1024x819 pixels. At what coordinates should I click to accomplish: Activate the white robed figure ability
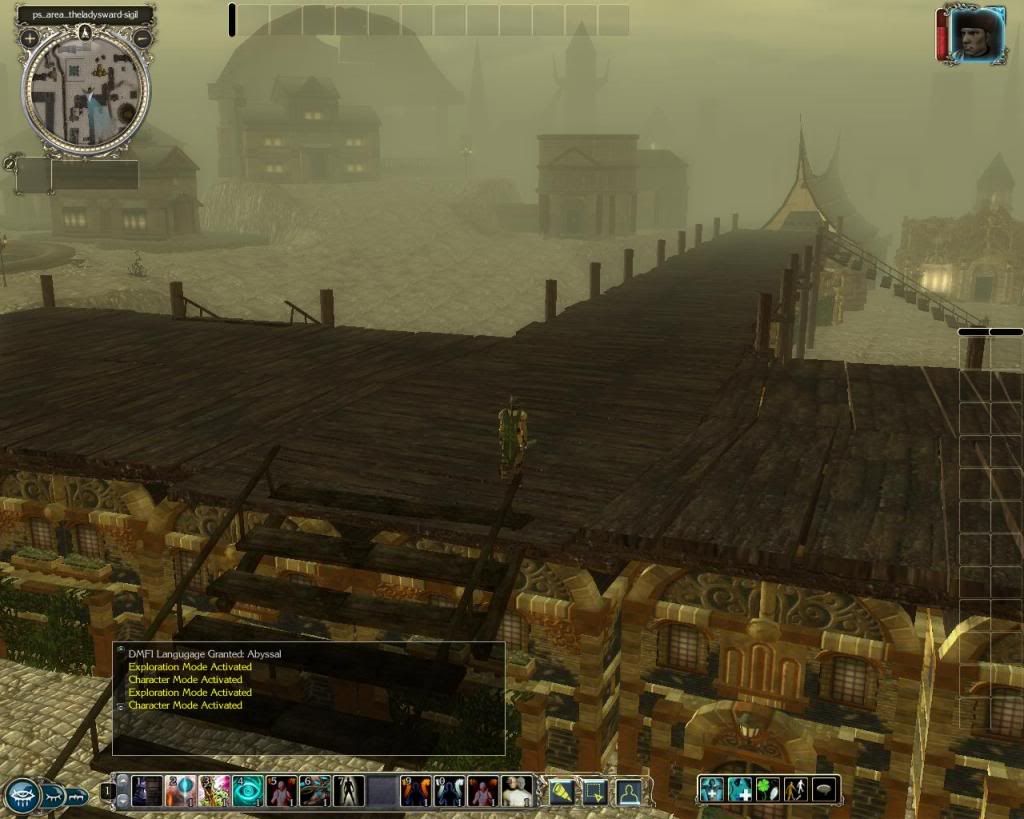[517, 791]
